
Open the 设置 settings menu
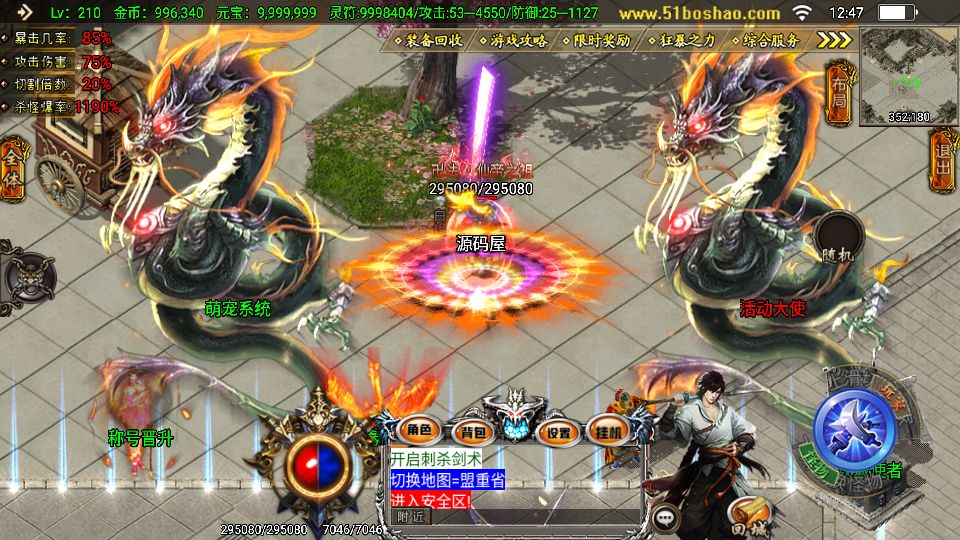tap(559, 433)
